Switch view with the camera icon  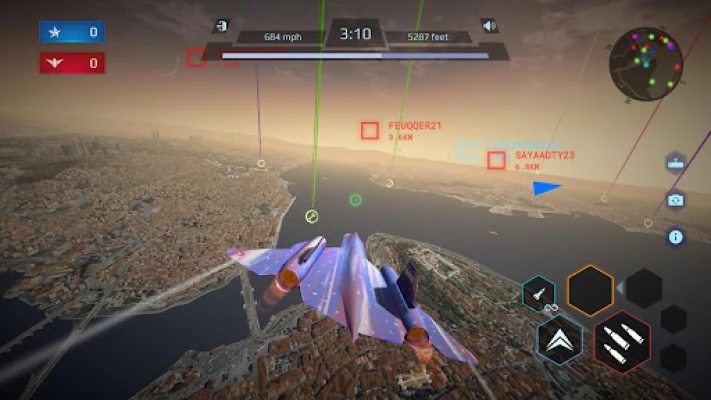click(x=676, y=200)
